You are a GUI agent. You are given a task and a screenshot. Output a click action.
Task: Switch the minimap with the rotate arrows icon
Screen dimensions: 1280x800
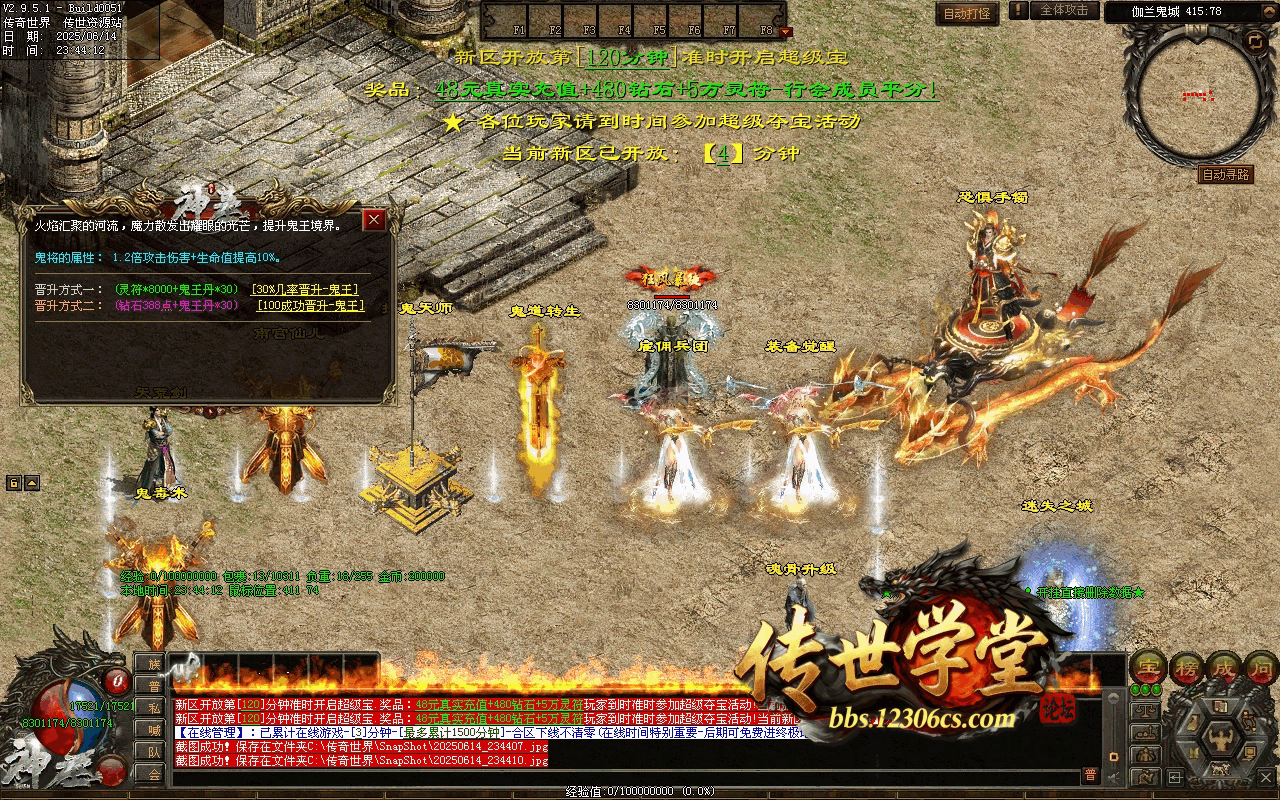[1254, 41]
